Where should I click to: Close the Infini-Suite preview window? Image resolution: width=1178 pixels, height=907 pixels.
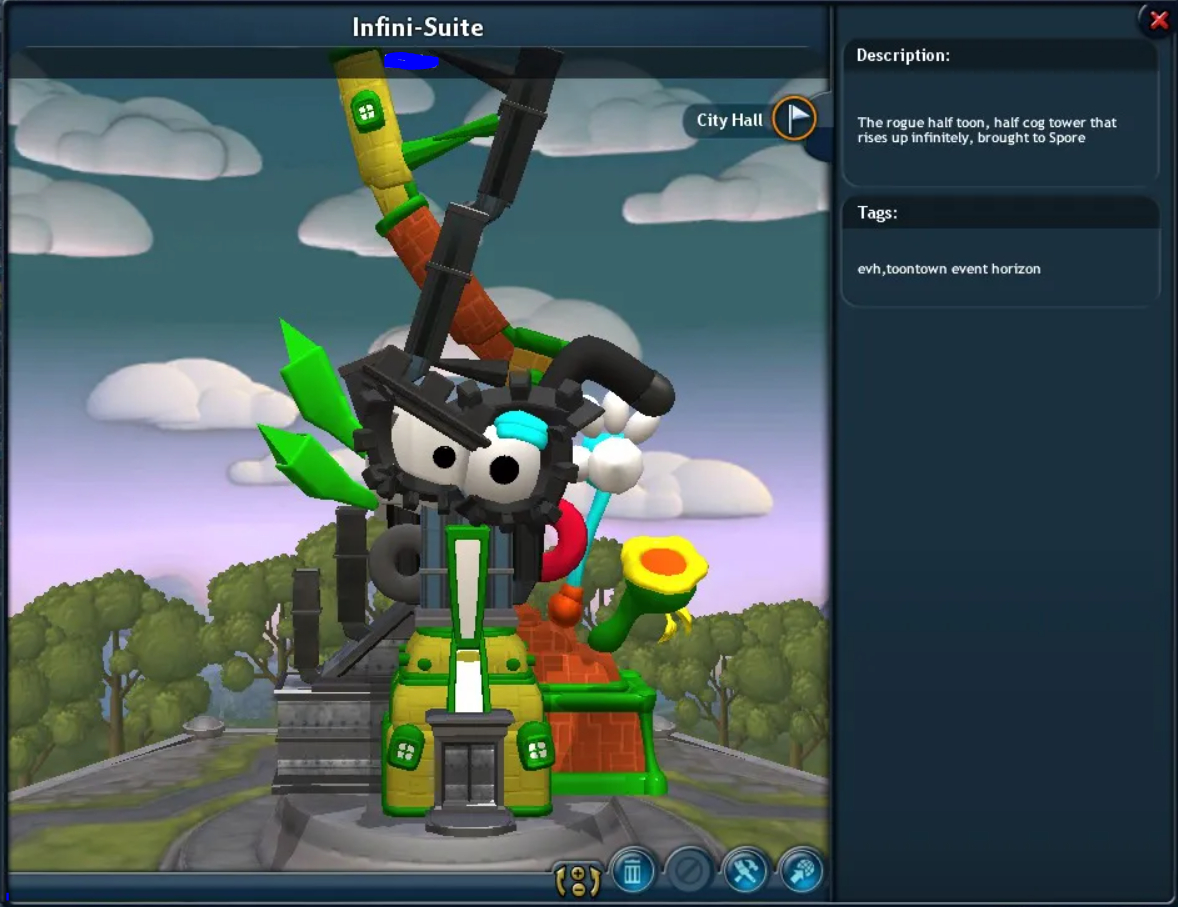[x=1158, y=20]
